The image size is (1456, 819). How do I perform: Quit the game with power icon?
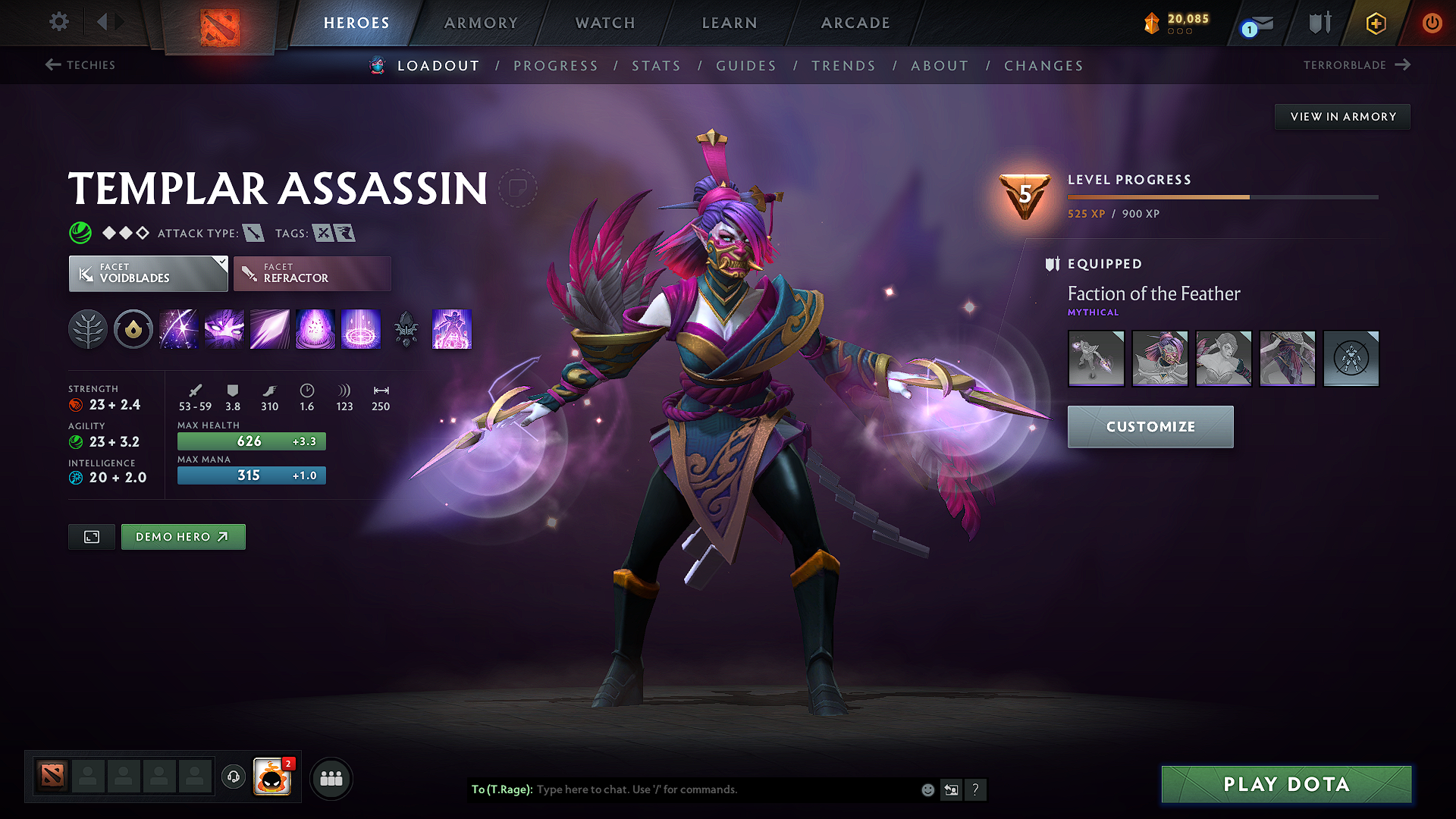point(1432,23)
